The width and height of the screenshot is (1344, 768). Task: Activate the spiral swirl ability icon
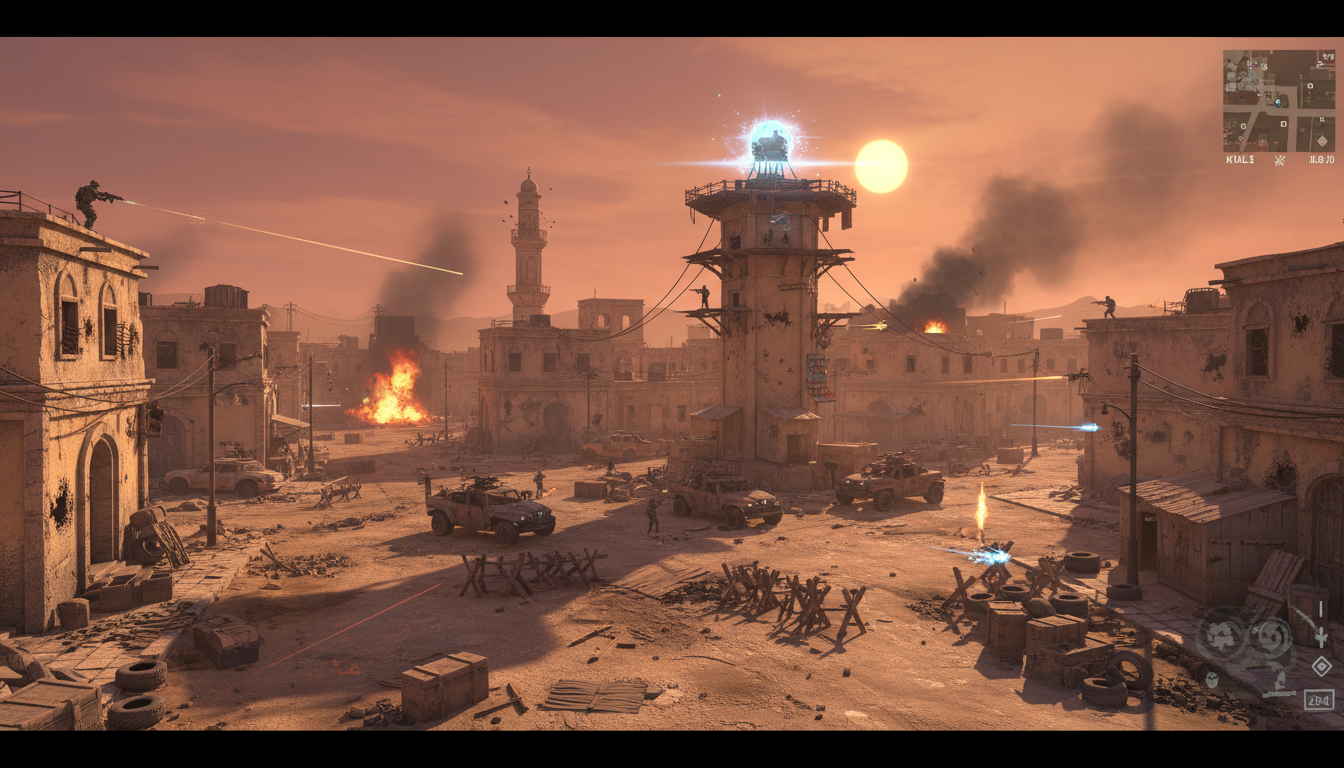pos(1272,636)
